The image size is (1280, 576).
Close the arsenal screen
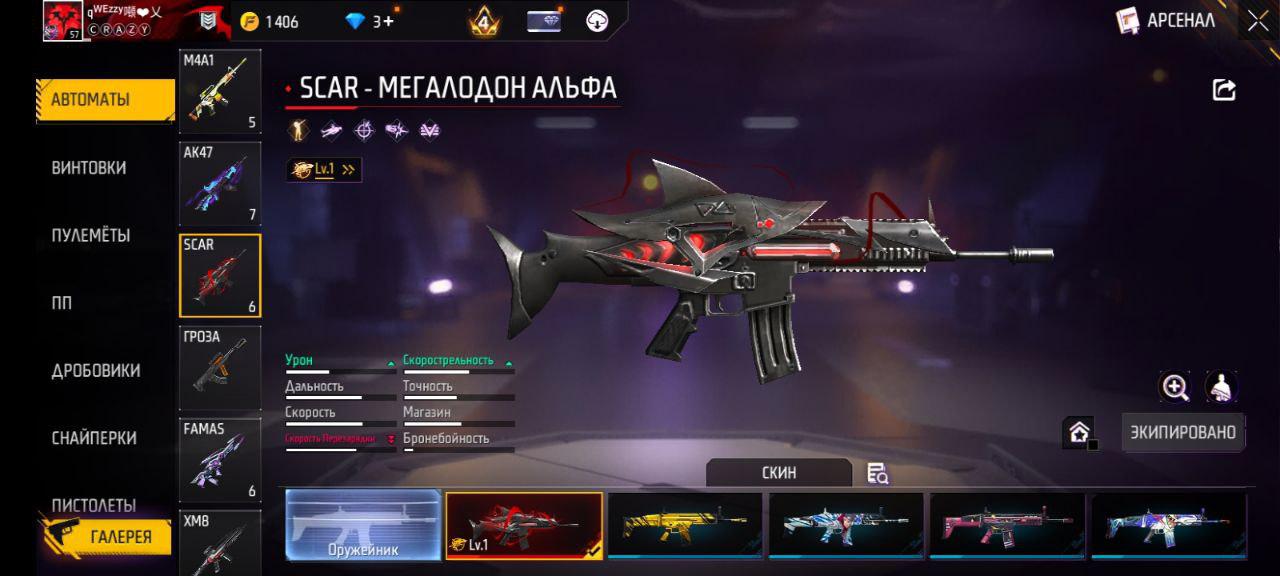coord(1257,22)
